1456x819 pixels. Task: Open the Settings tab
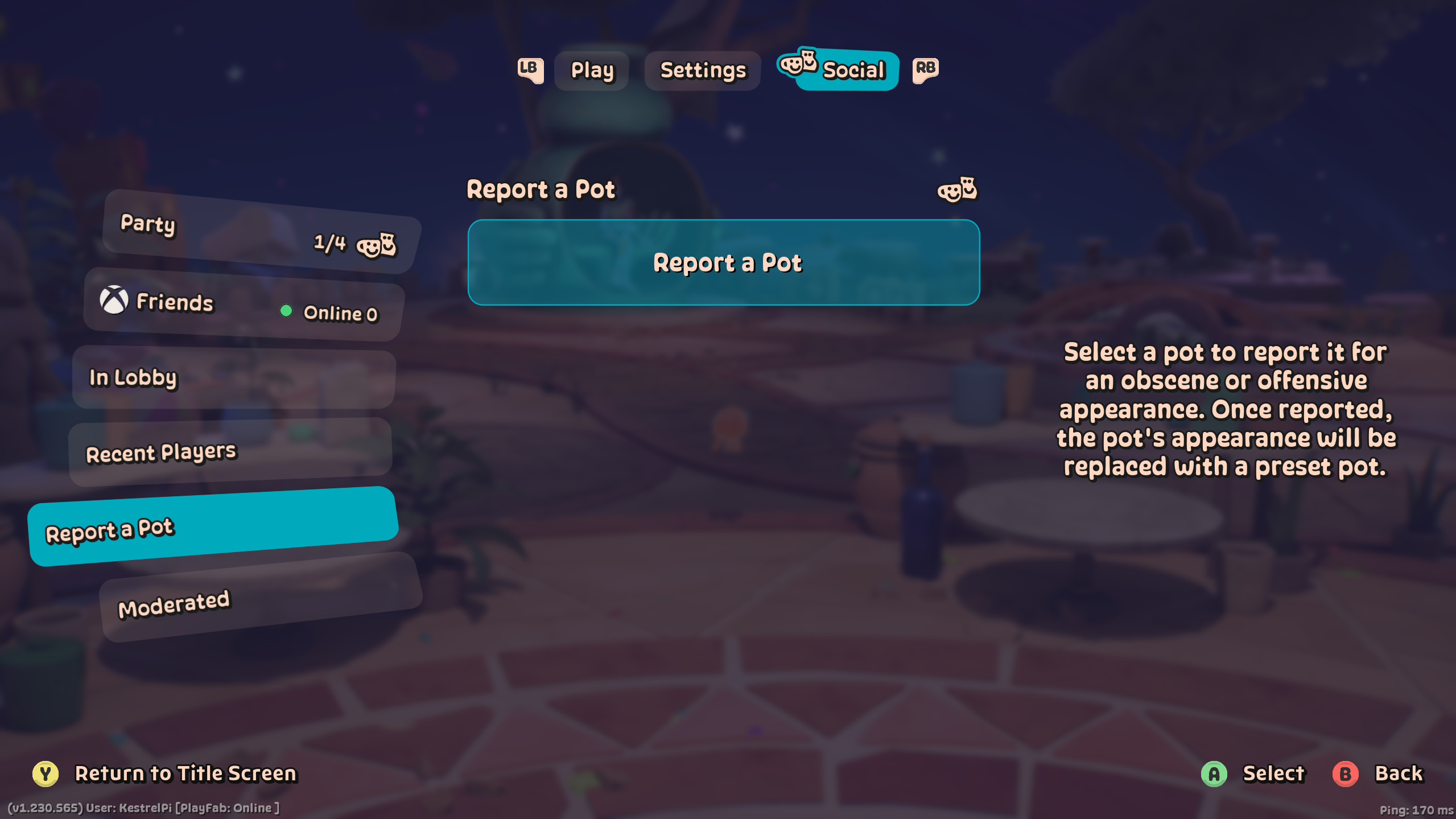[x=702, y=71]
